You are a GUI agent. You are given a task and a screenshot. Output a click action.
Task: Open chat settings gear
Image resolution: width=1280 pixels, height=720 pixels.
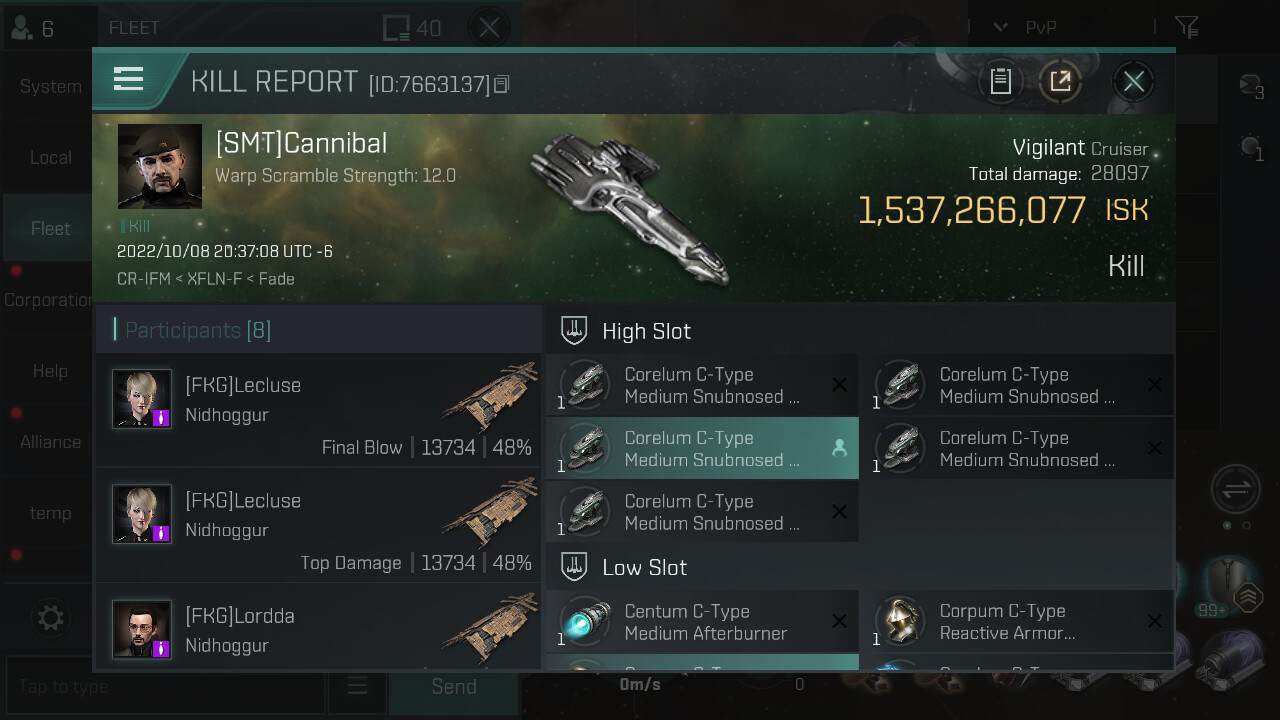pyautogui.click(x=50, y=618)
